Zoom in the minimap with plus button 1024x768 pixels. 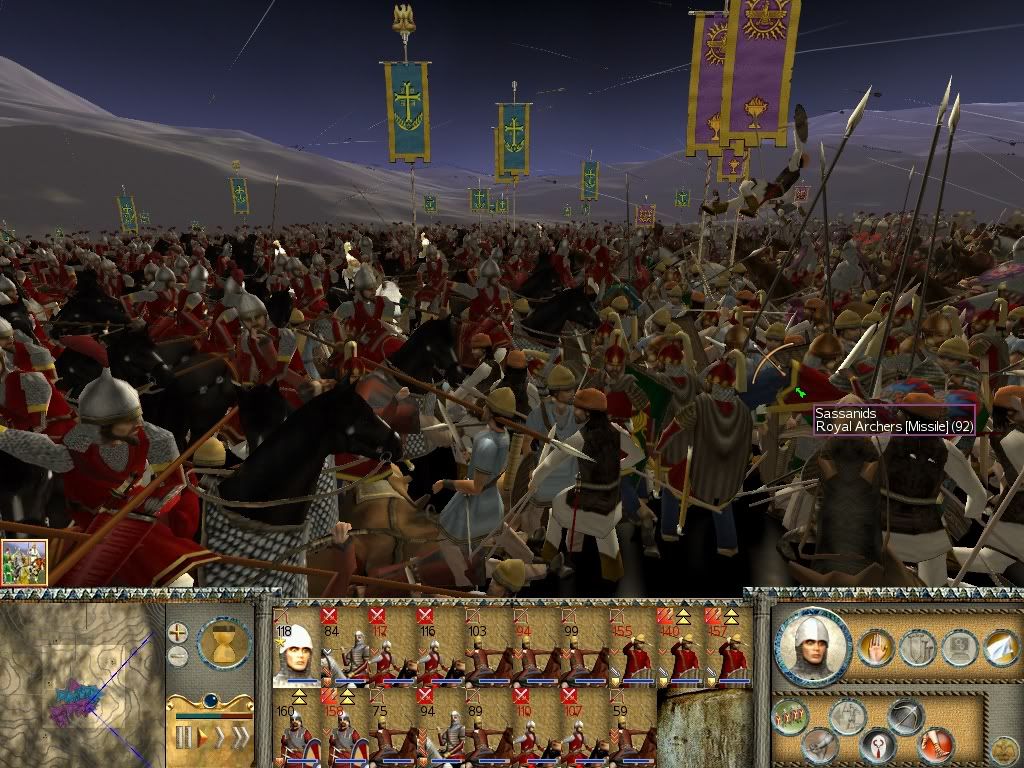[x=178, y=632]
